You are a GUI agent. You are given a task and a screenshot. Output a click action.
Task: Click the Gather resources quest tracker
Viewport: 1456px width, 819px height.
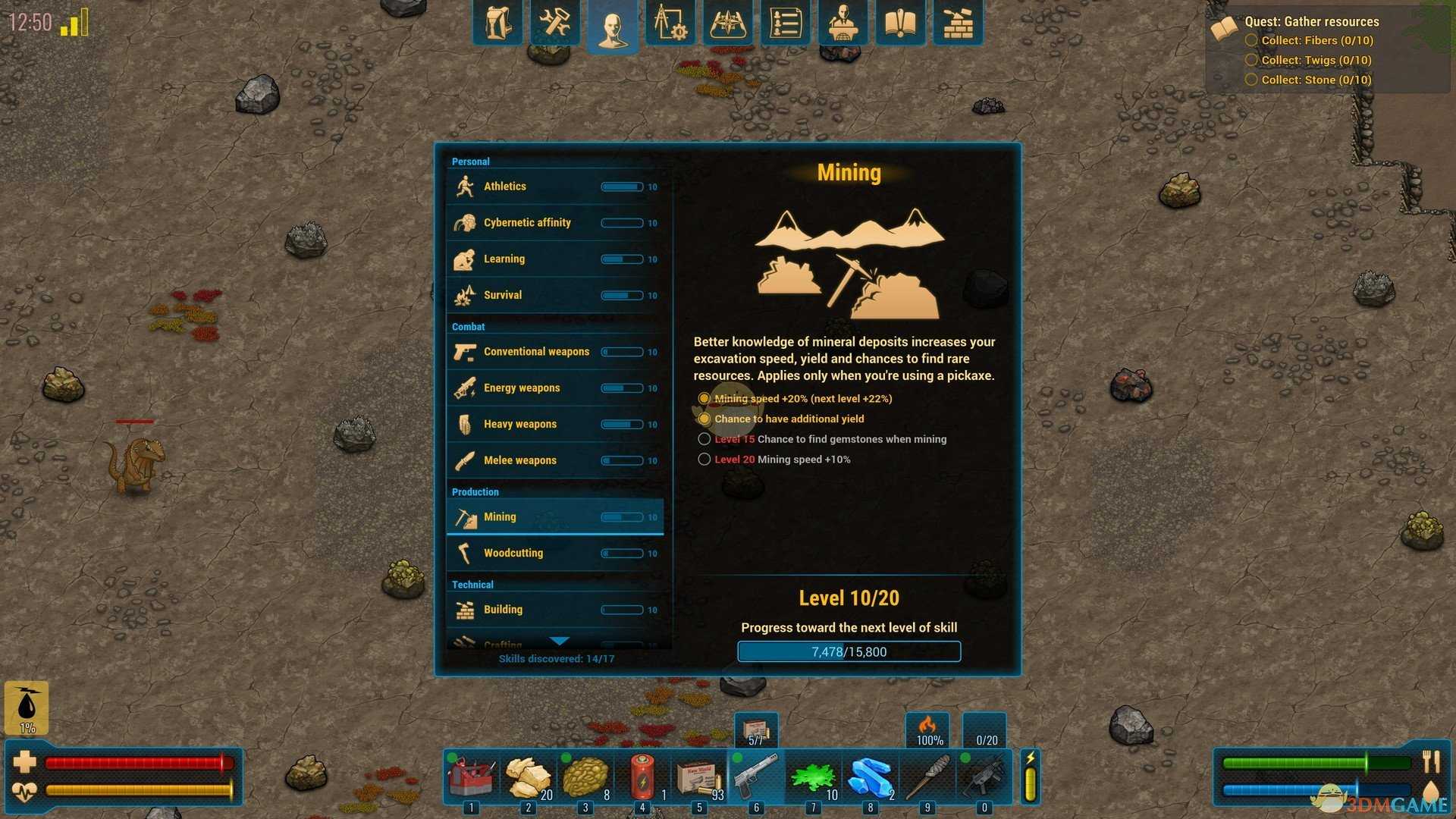(x=1311, y=22)
